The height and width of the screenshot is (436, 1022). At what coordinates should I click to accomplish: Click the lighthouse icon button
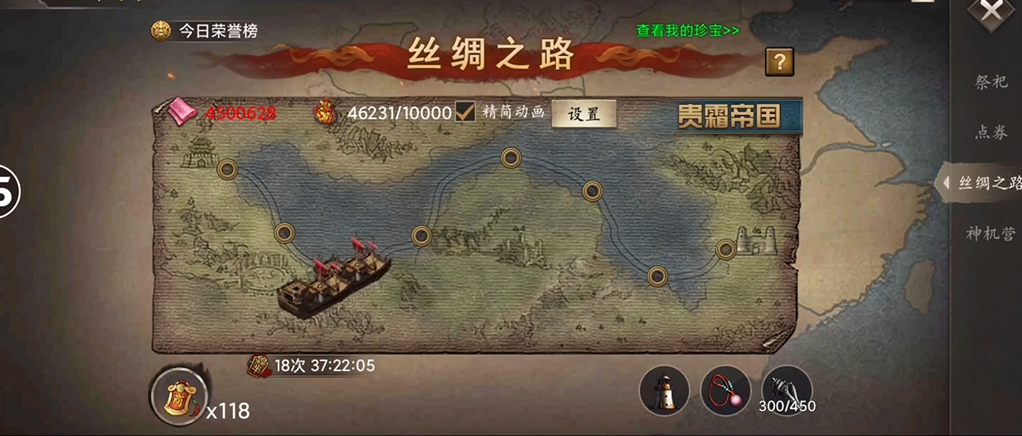pos(664,390)
